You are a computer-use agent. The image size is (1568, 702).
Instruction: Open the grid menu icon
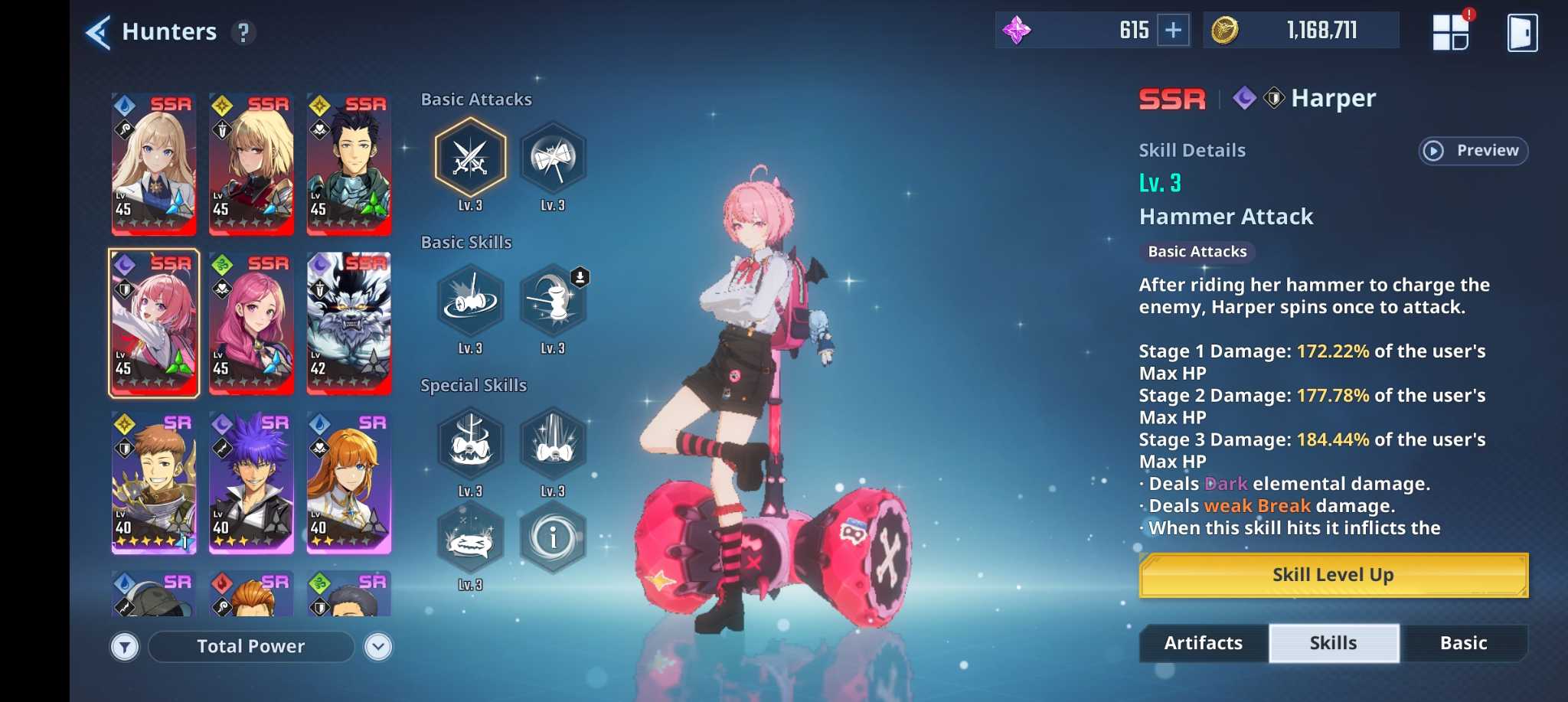1450,32
